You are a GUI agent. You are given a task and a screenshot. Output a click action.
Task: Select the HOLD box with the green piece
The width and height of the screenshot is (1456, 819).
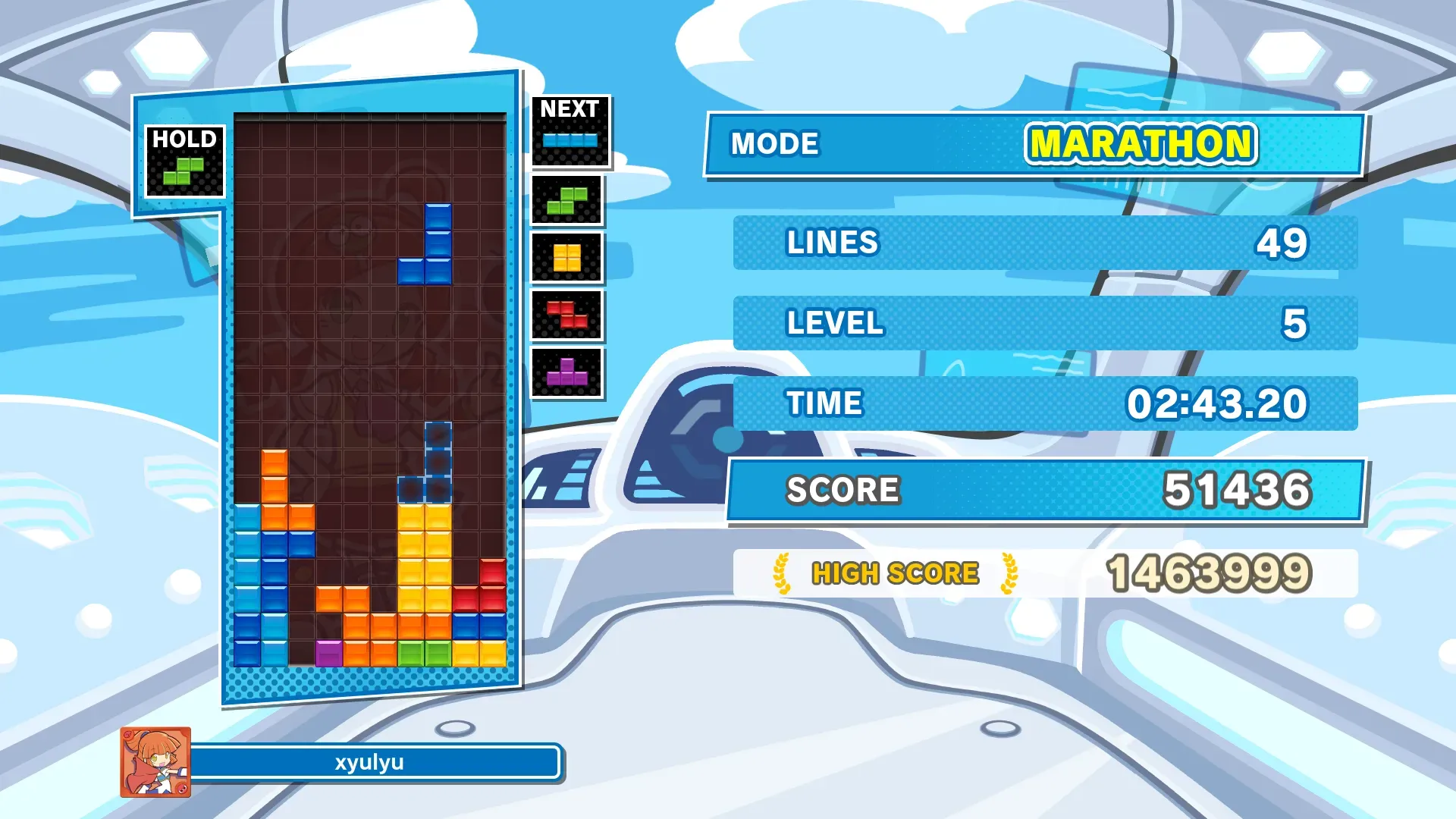184,162
